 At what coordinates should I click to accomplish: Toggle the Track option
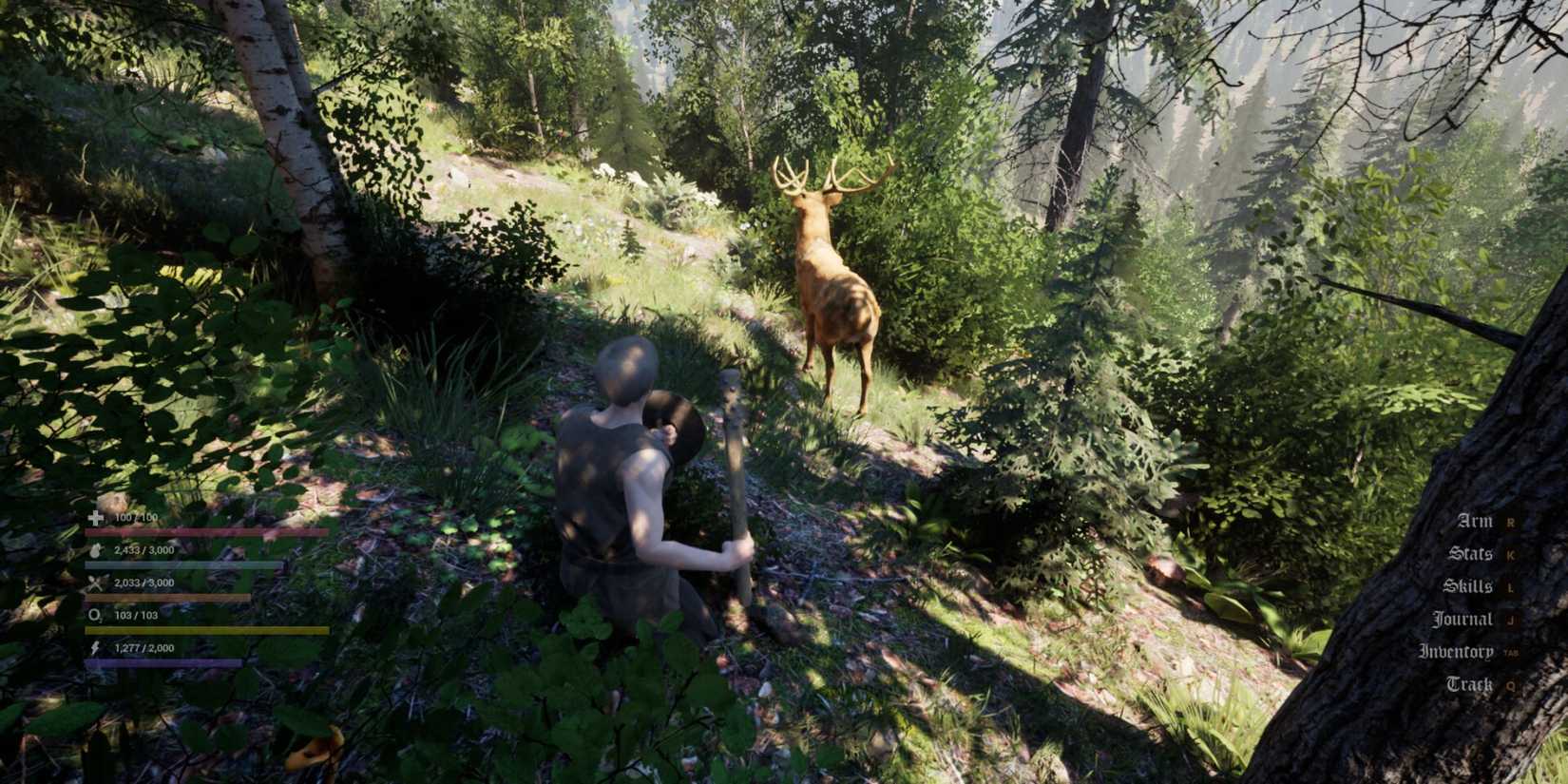point(1470,684)
